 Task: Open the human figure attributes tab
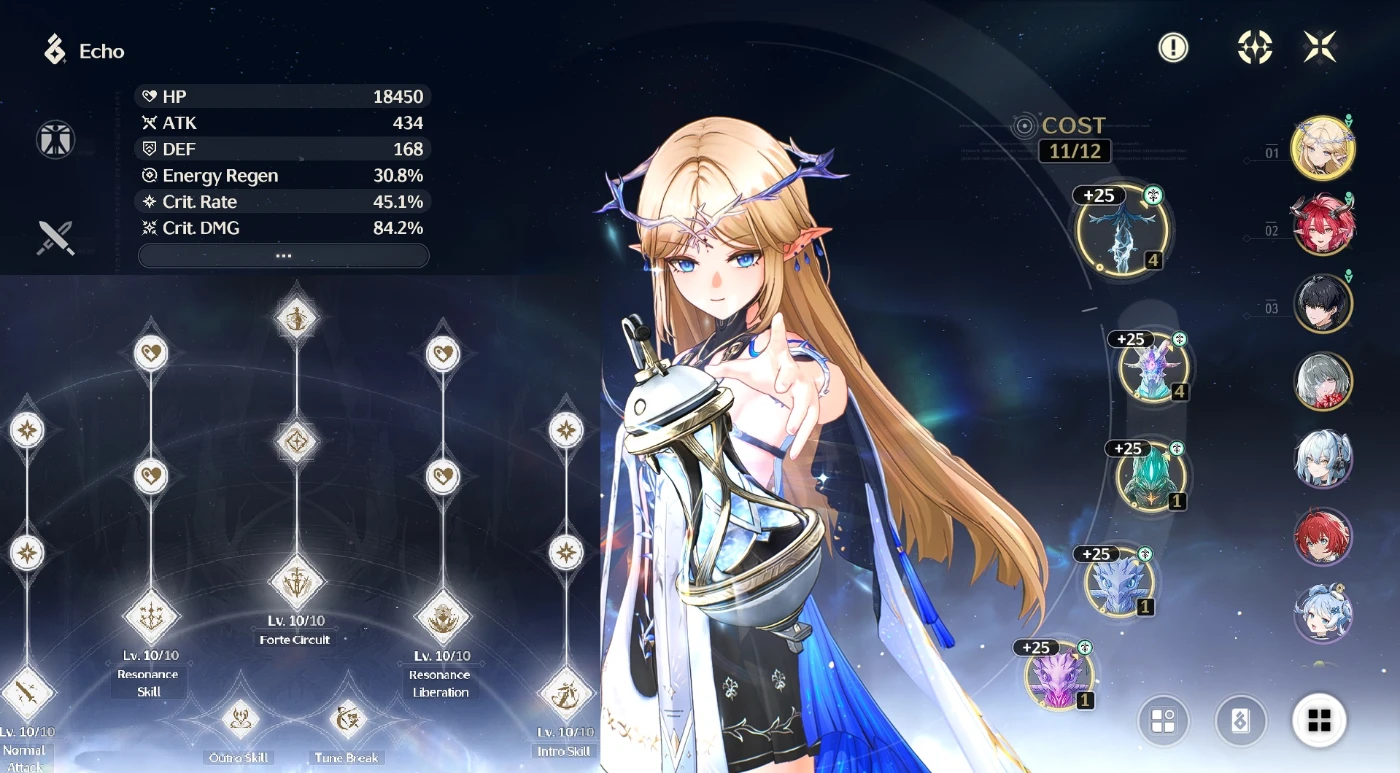pos(56,140)
